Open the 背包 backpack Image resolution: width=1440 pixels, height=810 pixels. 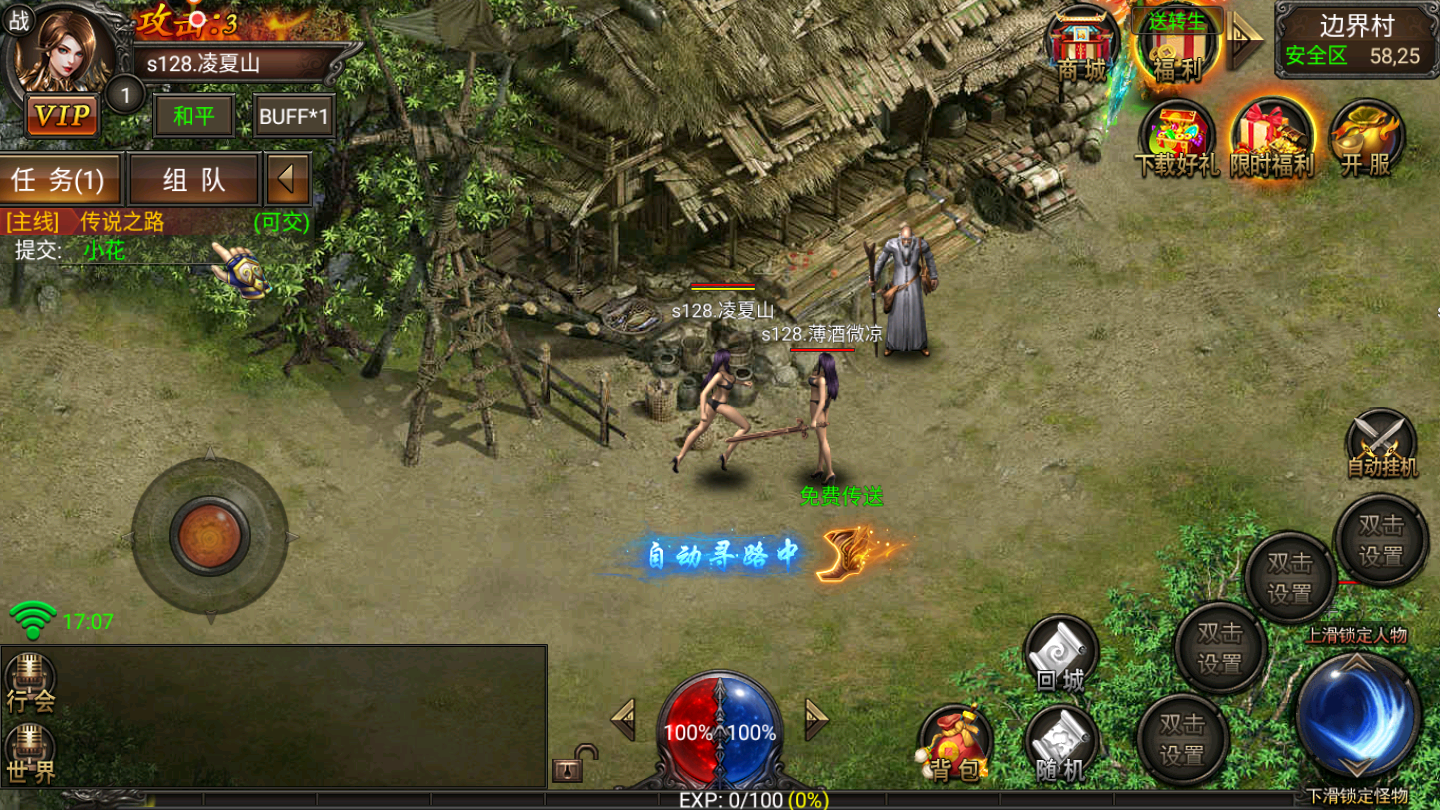coord(955,745)
